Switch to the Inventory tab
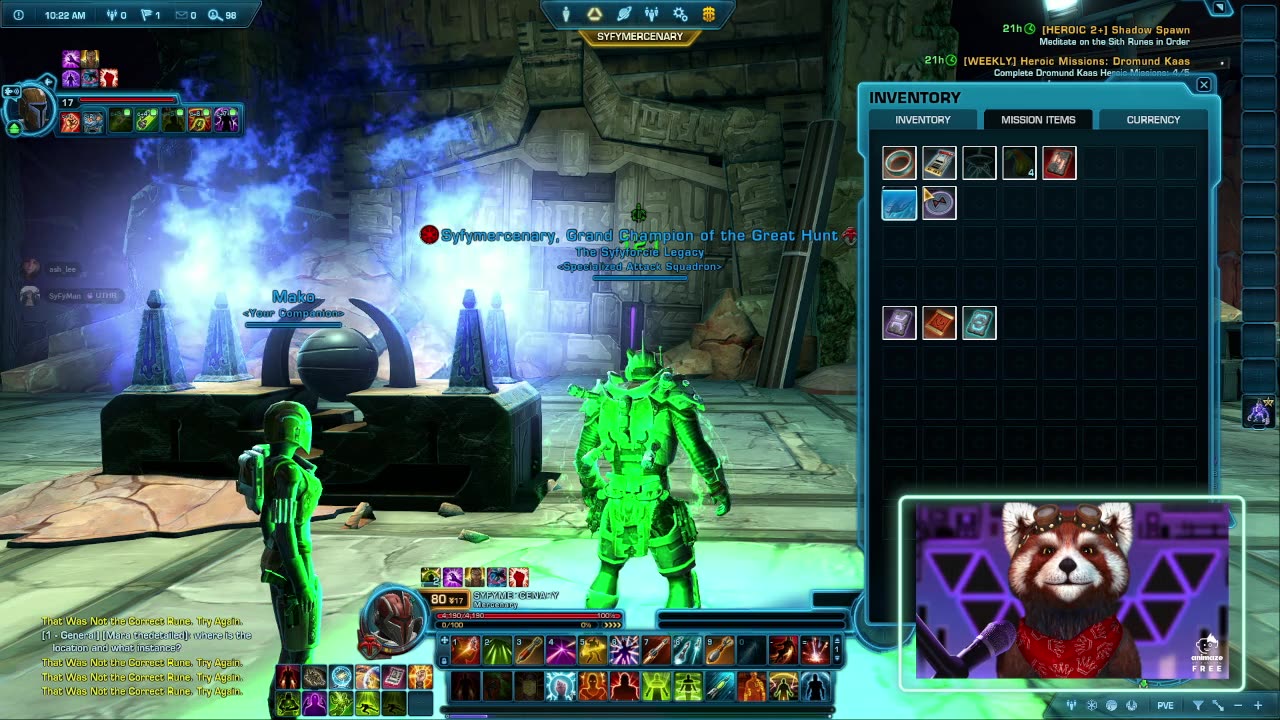 pyautogui.click(x=922, y=120)
